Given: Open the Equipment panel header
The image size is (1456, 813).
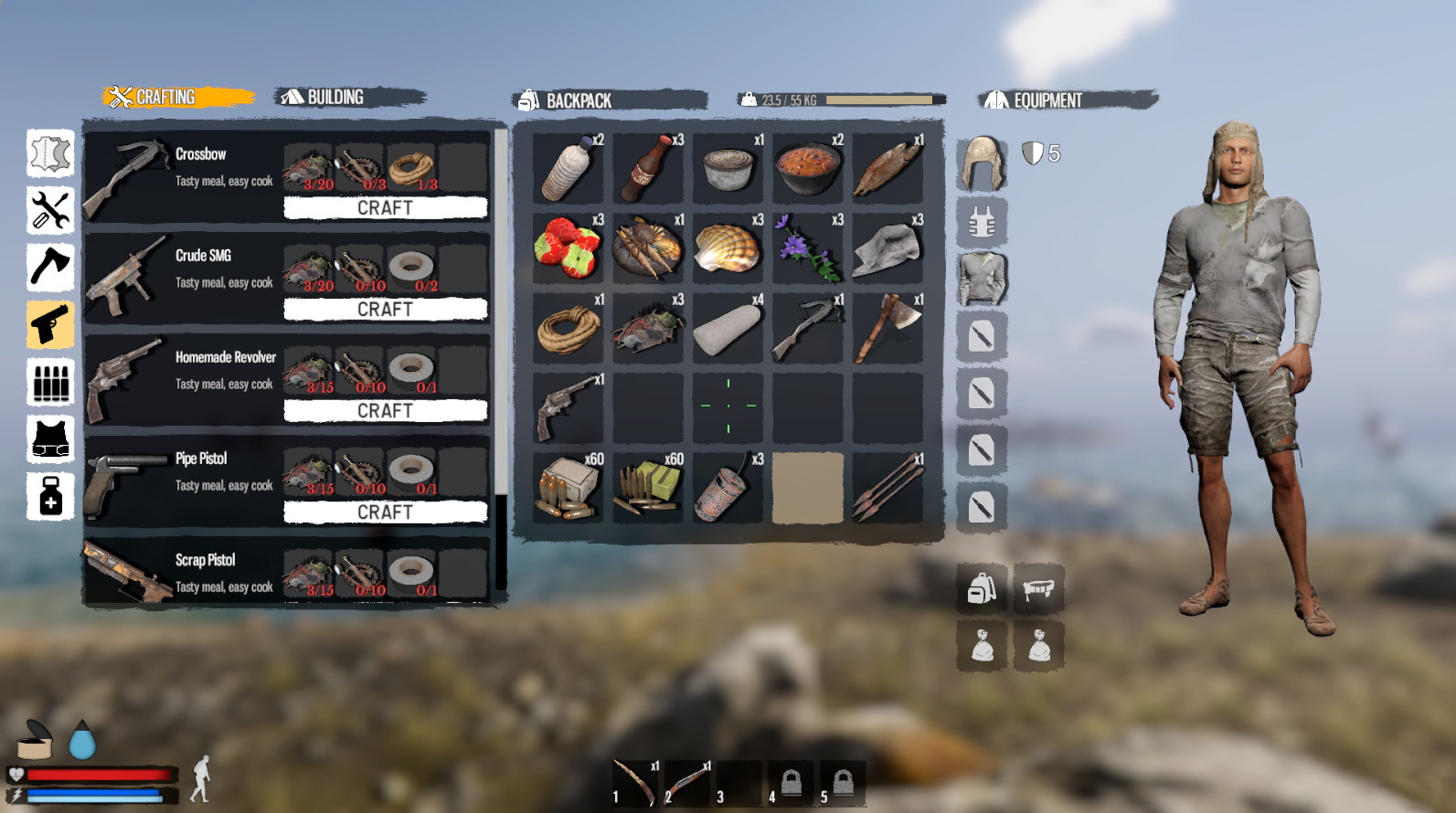Looking at the screenshot, I should pyautogui.click(x=1047, y=100).
